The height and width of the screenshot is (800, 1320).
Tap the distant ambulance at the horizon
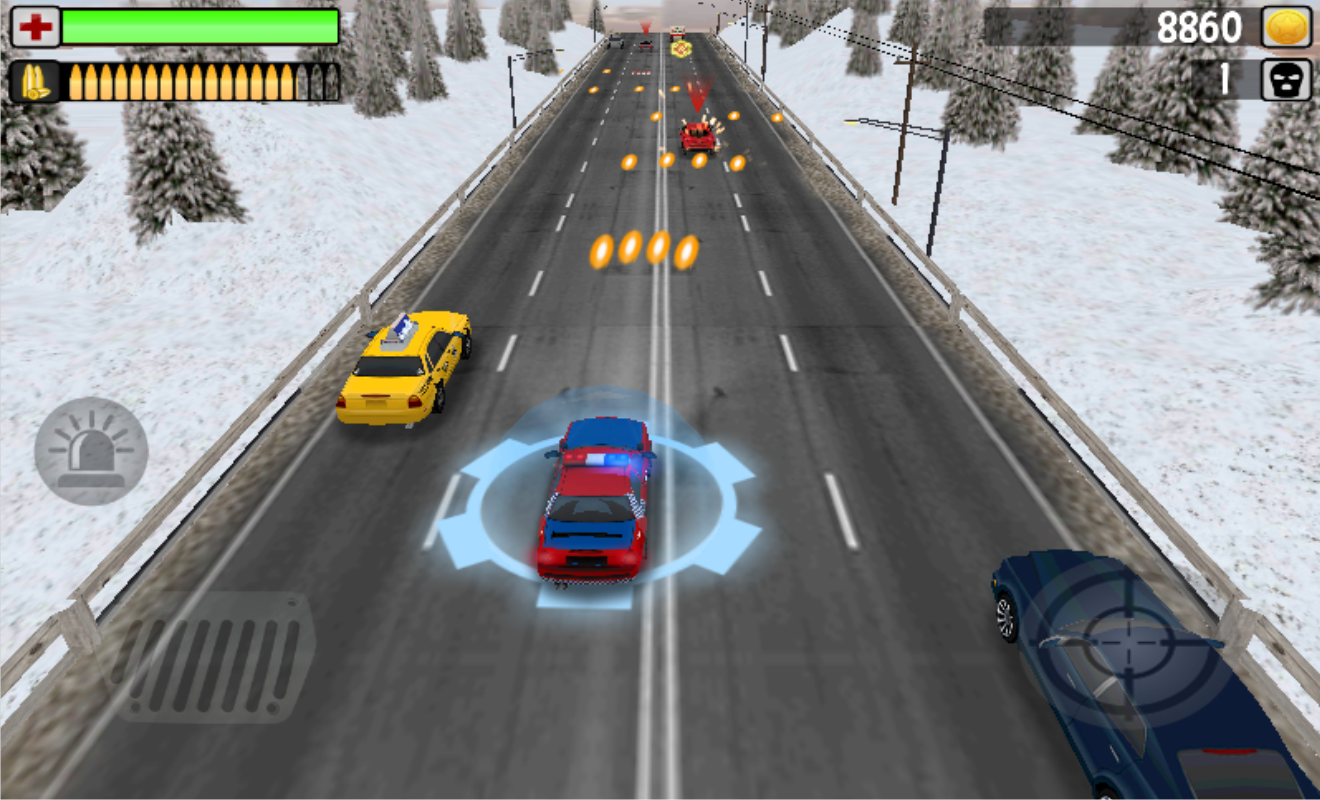pyautogui.click(x=680, y=33)
